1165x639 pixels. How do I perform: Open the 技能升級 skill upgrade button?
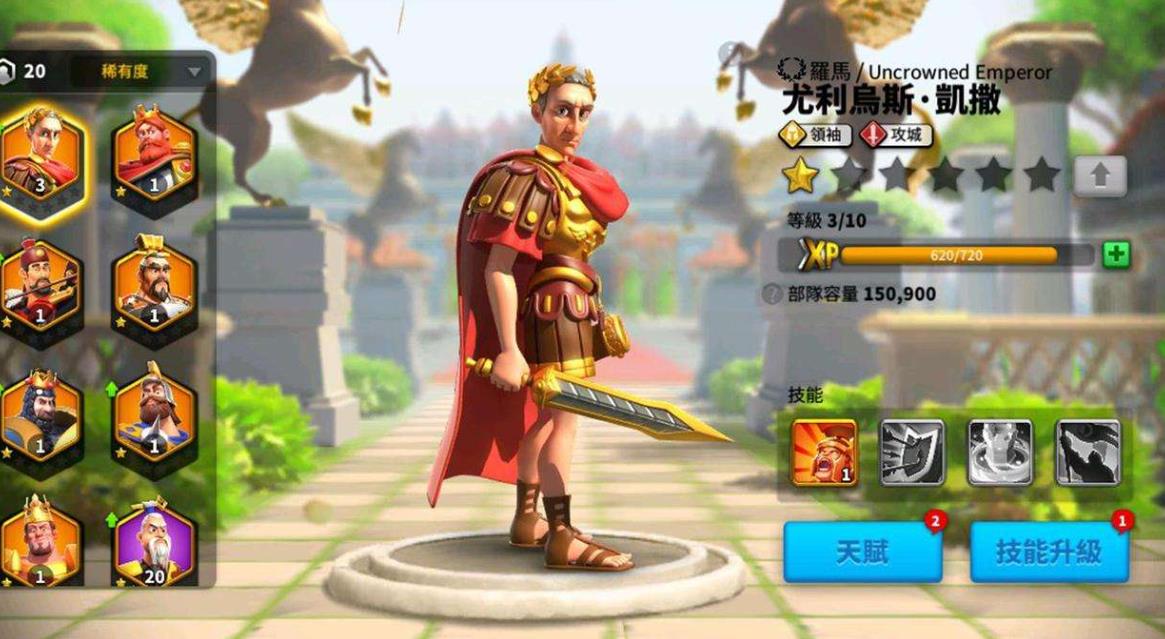(x=1049, y=551)
